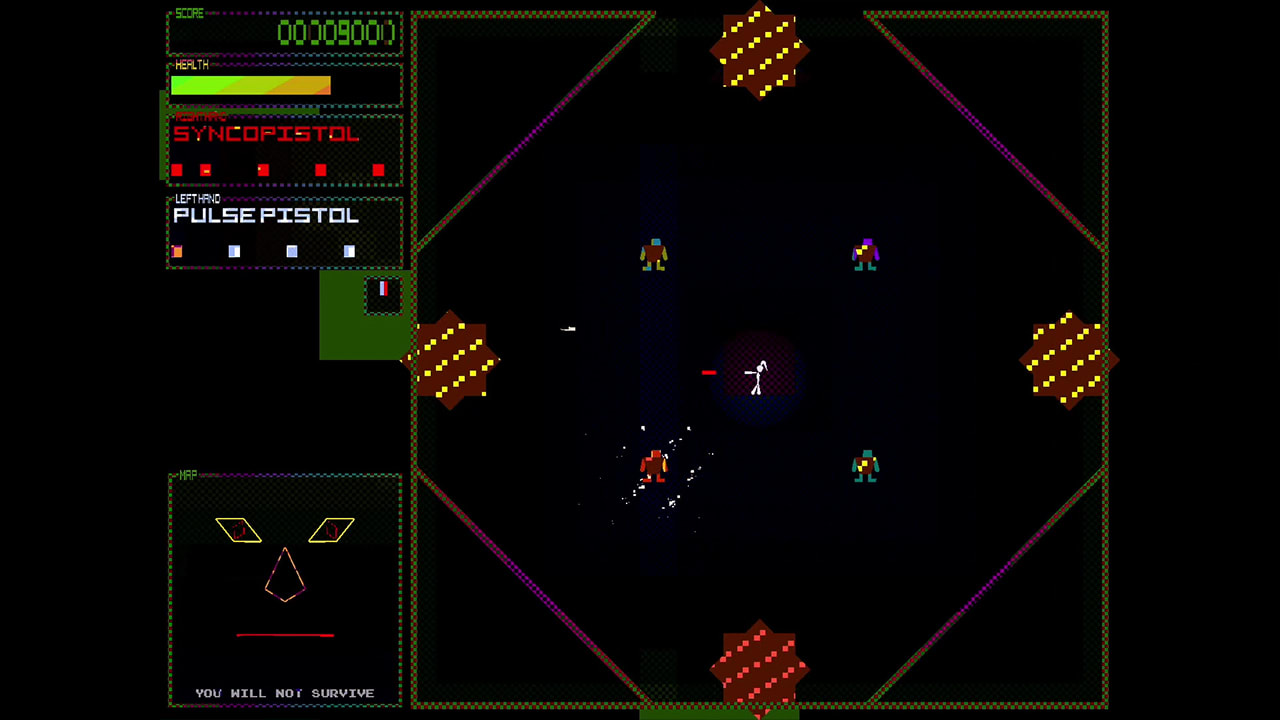Toggle the orange leftmost PULSE PISTOL ammo cell
The height and width of the screenshot is (720, 1280).
[178, 252]
